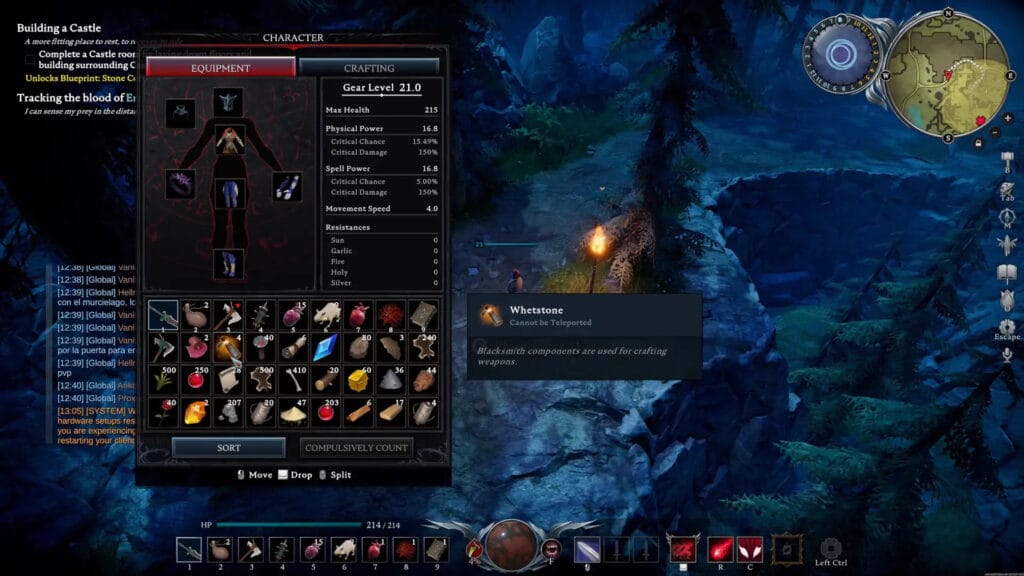Click the white rat inventory item

pos(326,315)
